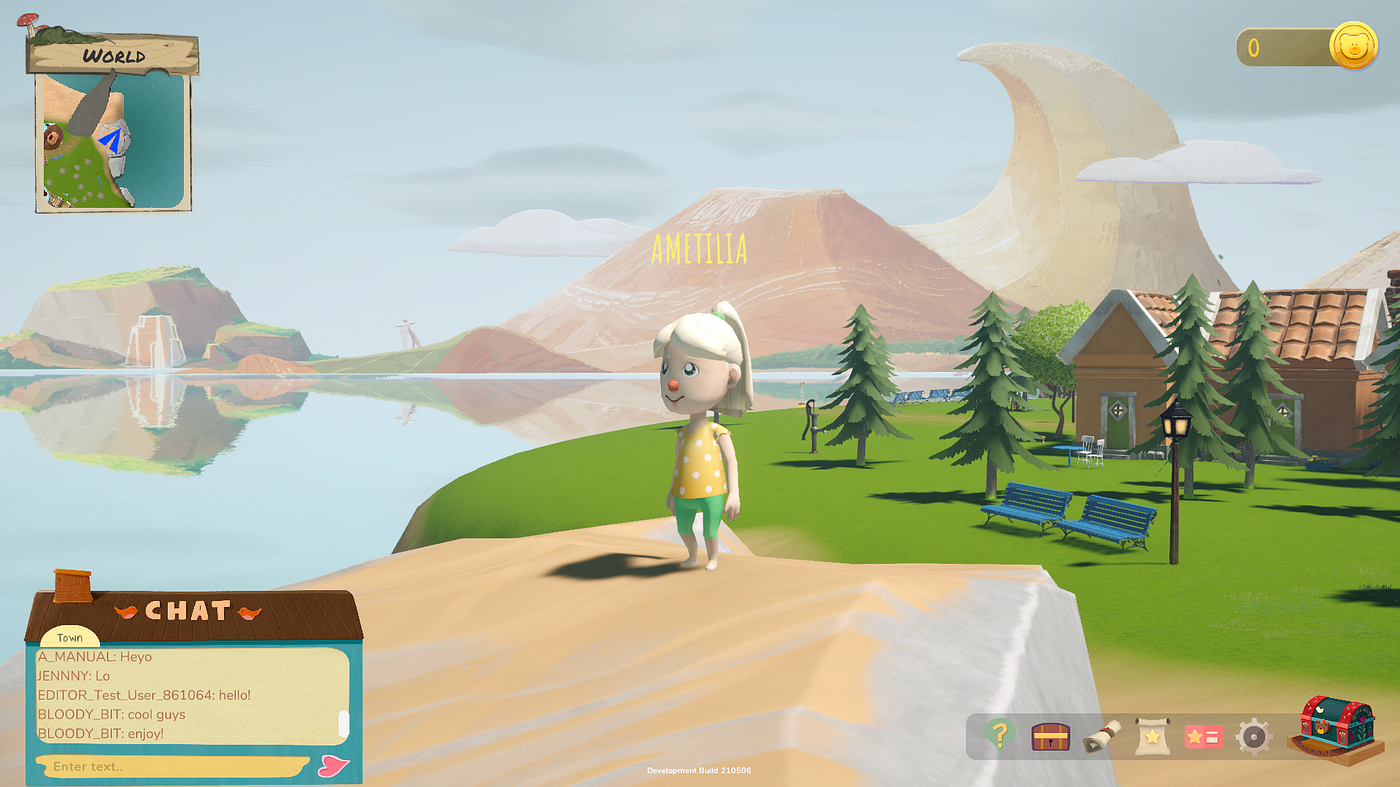This screenshot has height=787, width=1400.
Task: Click the rolled scroll icon
Action: tap(1101, 736)
